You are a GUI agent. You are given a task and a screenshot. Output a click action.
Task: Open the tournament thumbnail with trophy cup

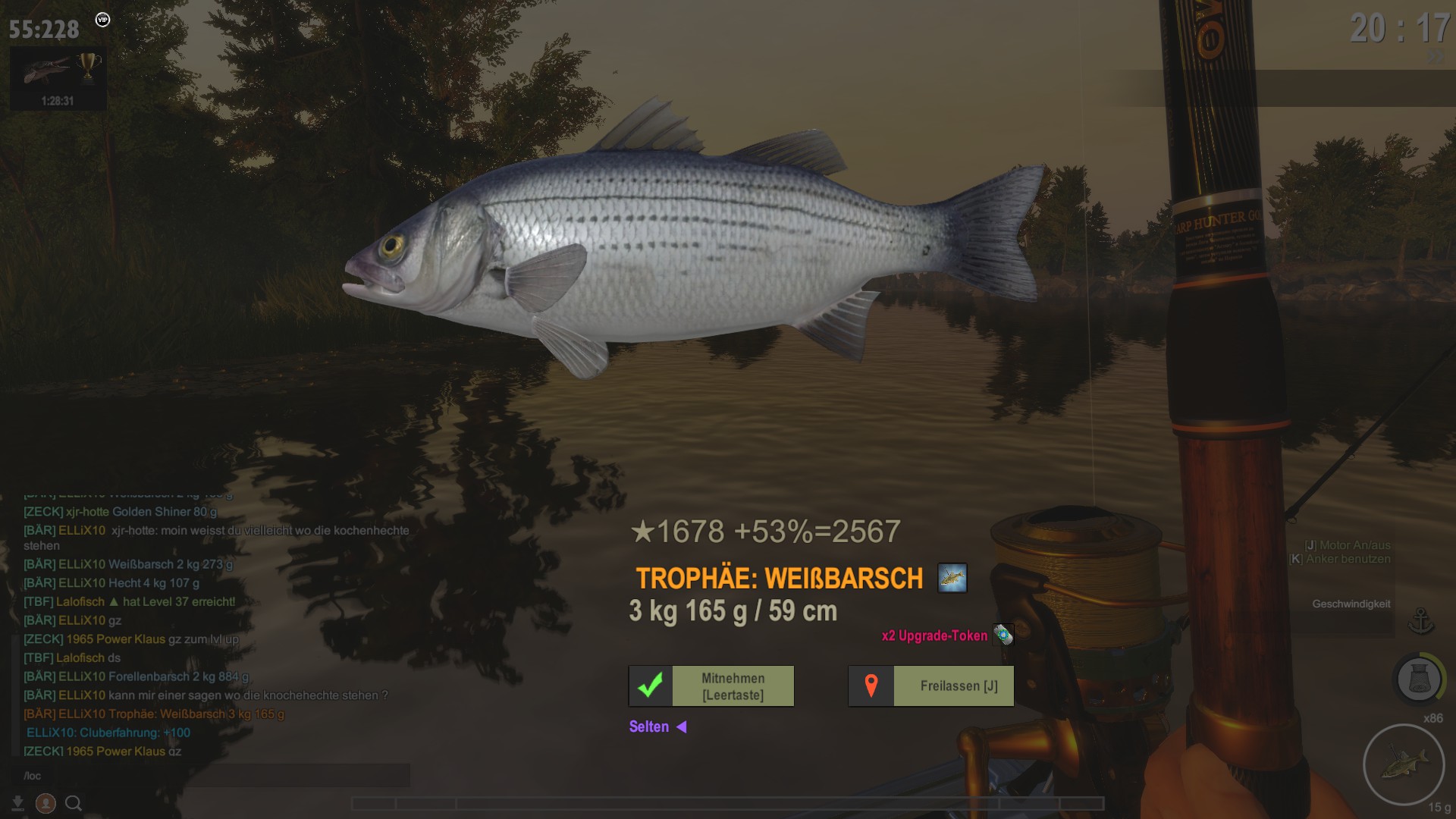pyautogui.click(x=58, y=78)
